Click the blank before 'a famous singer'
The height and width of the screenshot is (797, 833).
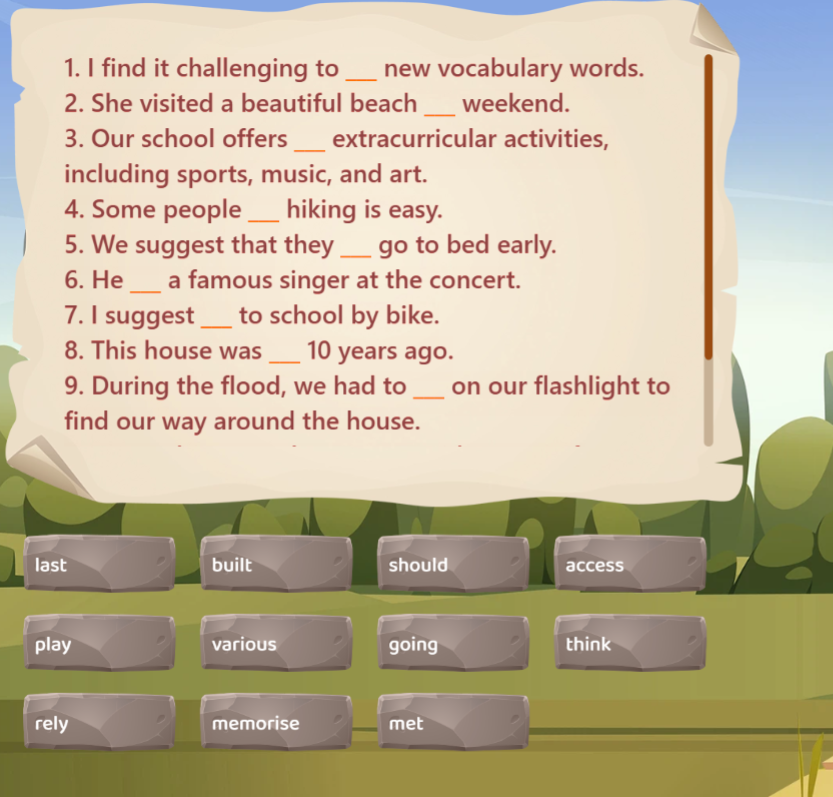(x=145, y=283)
